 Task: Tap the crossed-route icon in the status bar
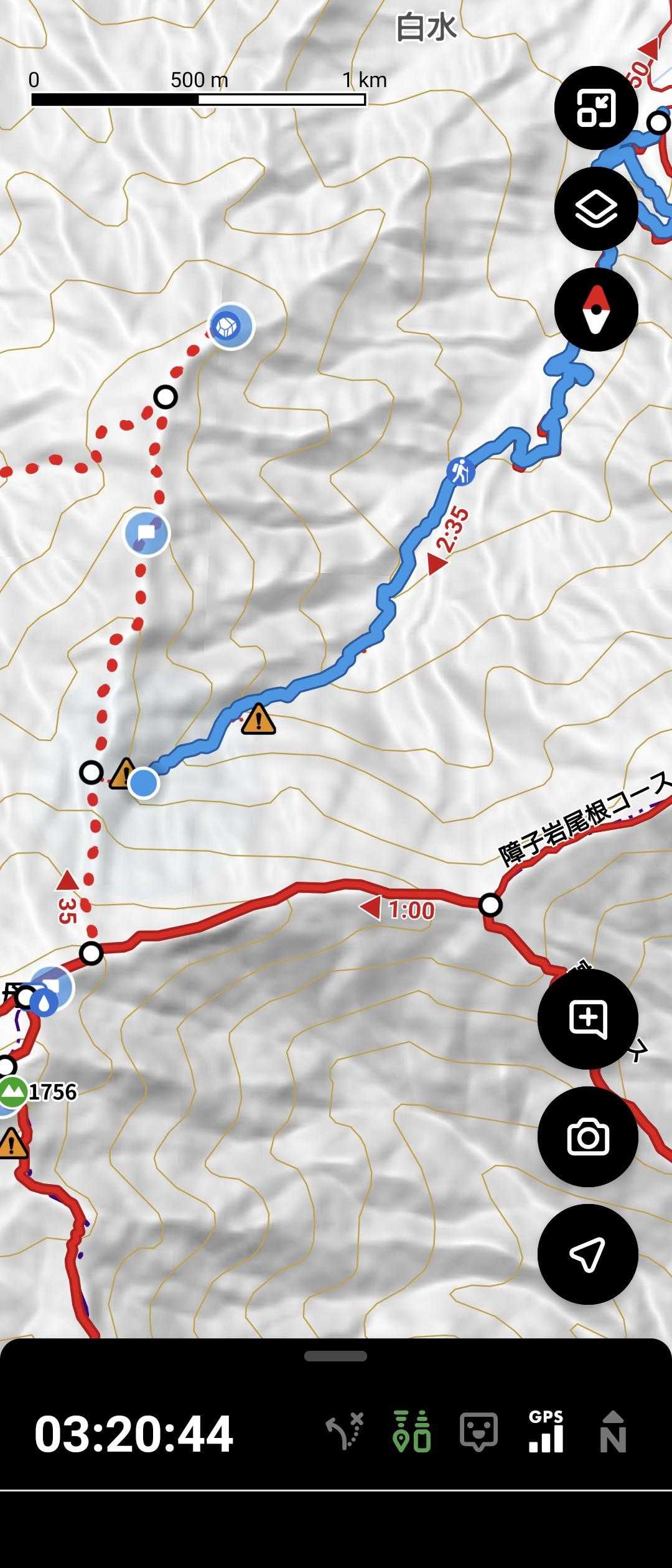(344, 1432)
